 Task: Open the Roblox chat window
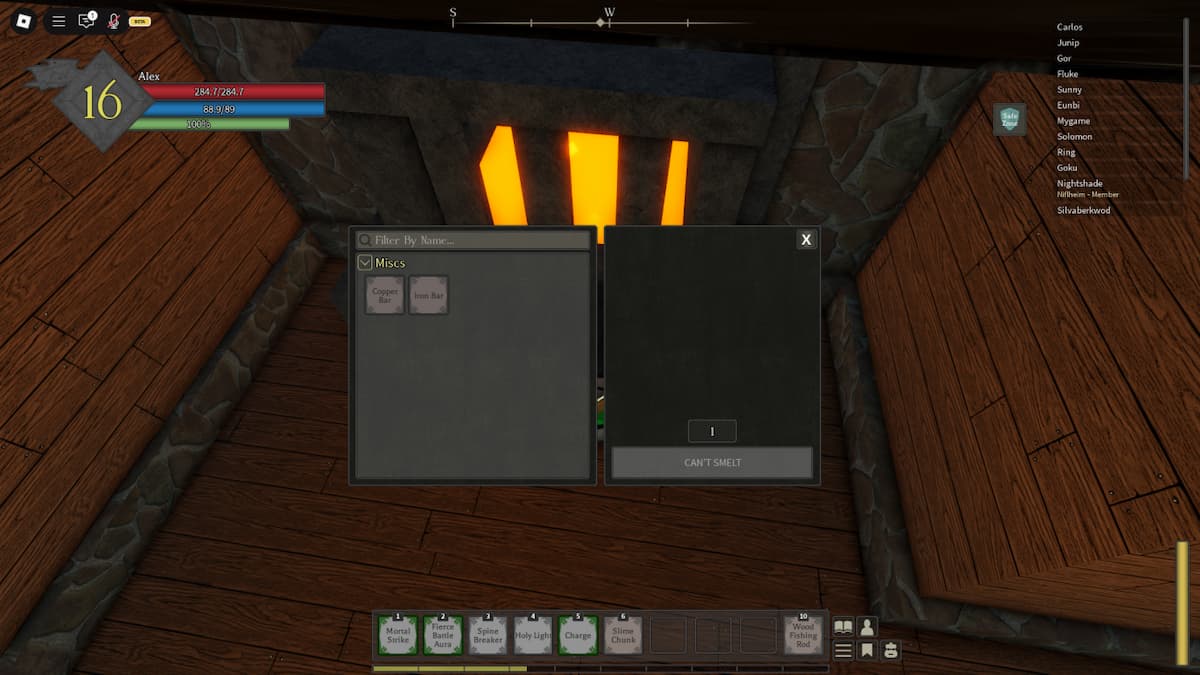point(86,20)
